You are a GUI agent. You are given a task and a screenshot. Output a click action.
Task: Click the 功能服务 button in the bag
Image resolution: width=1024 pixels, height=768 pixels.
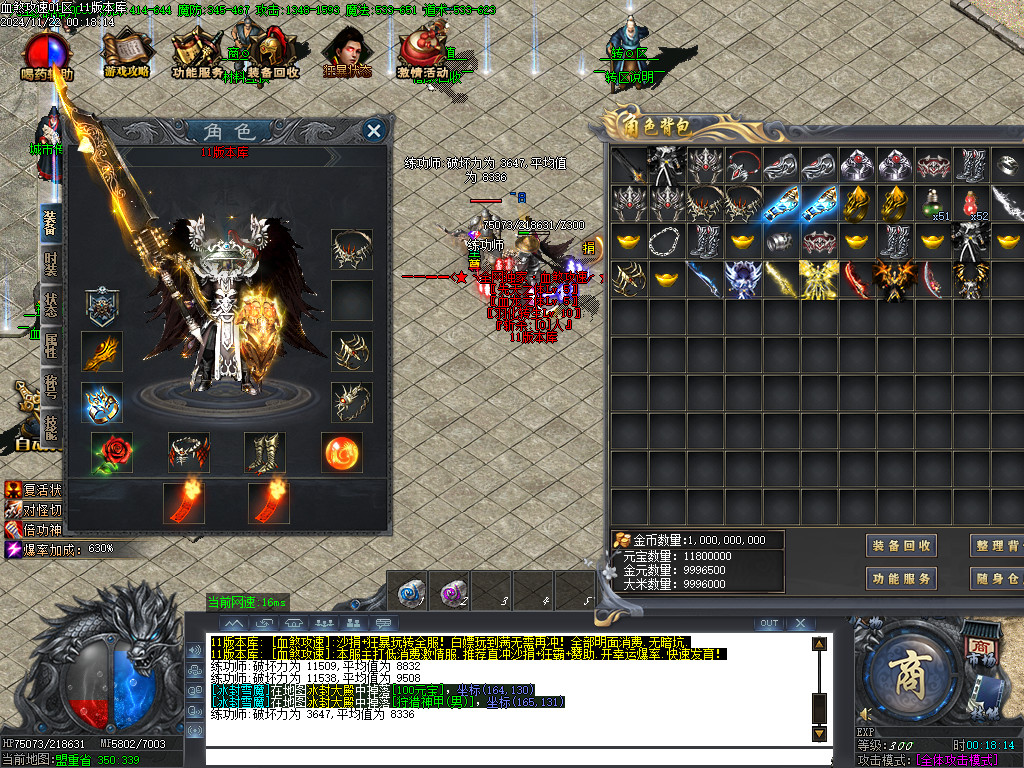(x=902, y=578)
